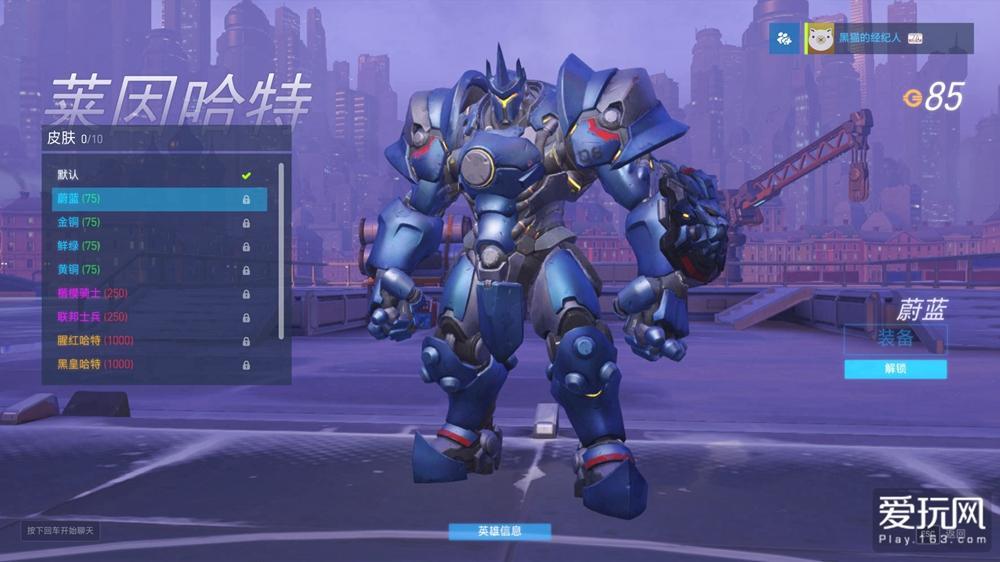Choose the 蔚蓝 (75) skin row
1000x562 pixels.
[x=159, y=199]
